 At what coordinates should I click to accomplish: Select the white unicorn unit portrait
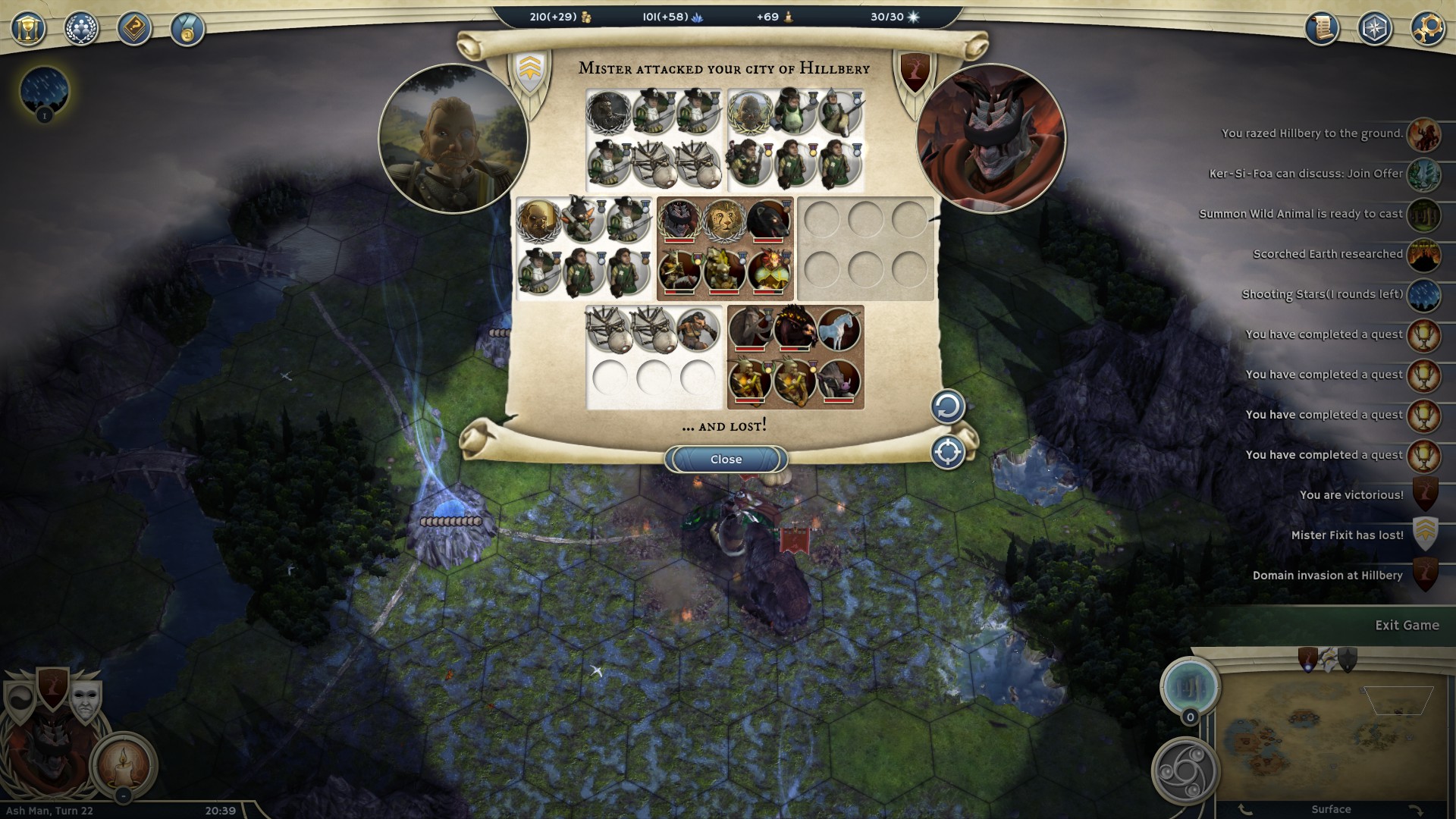pos(839,328)
